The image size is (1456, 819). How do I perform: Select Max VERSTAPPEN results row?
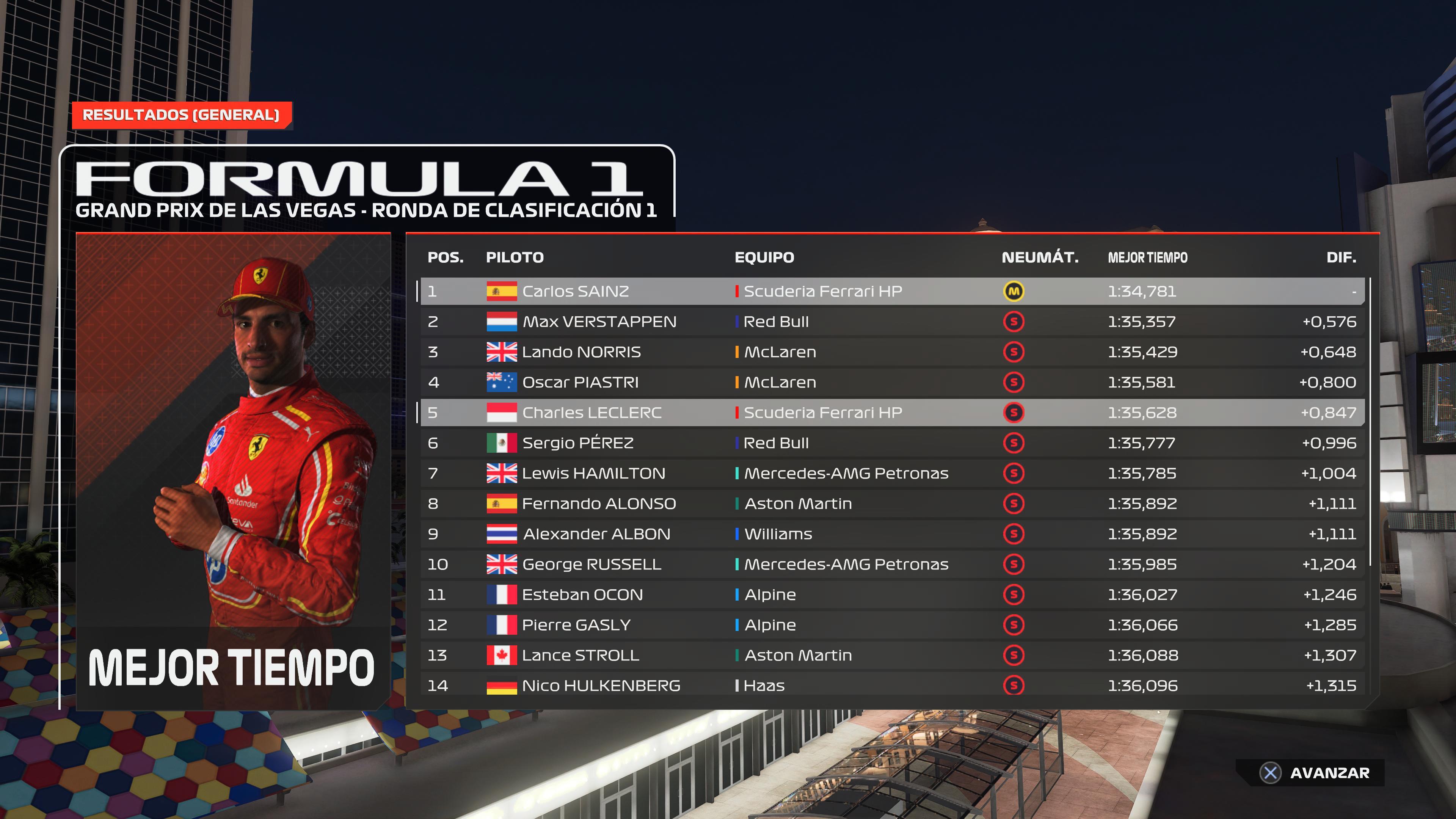click(x=892, y=322)
